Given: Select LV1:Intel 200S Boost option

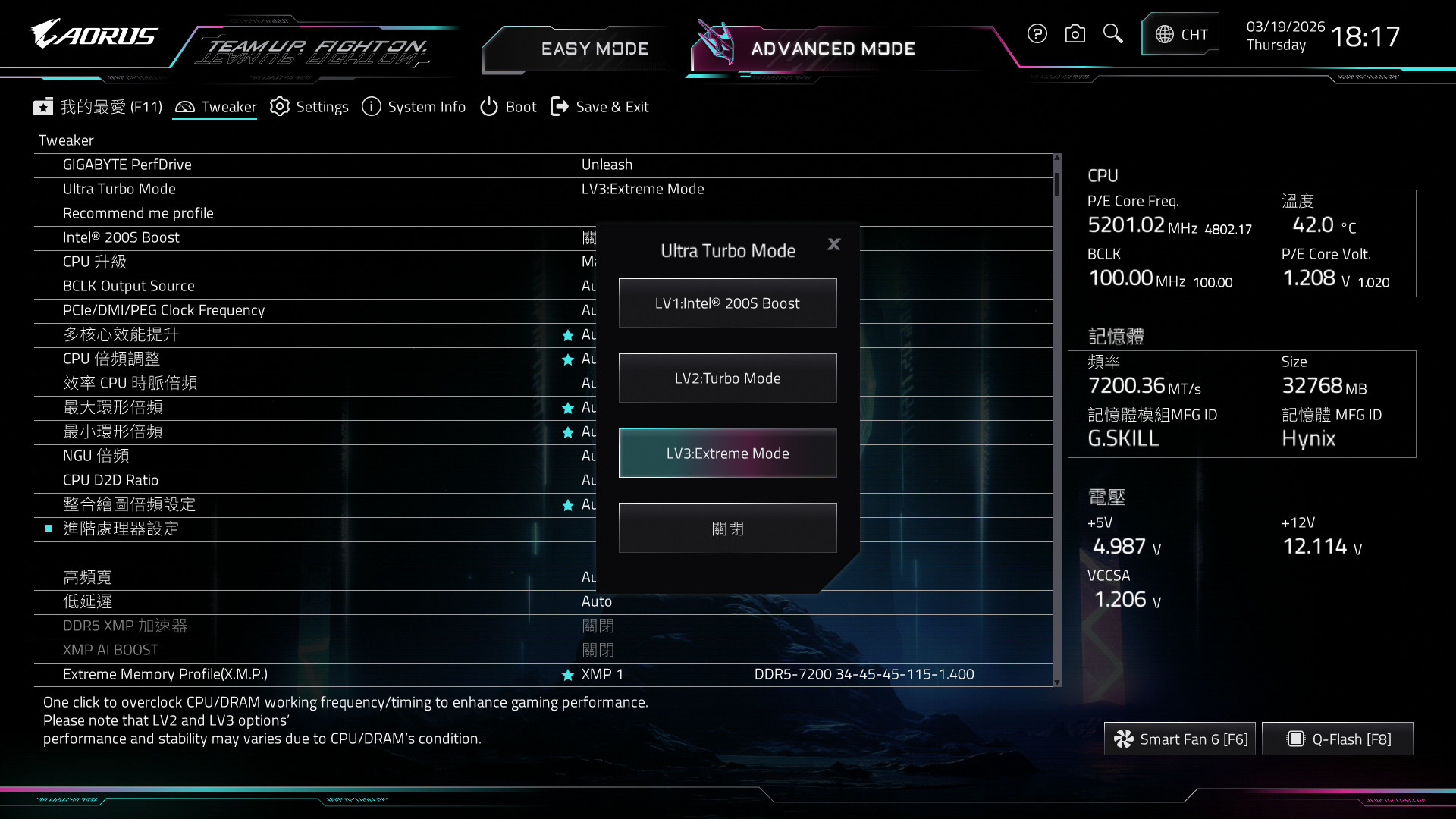Looking at the screenshot, I should point(727,303).
